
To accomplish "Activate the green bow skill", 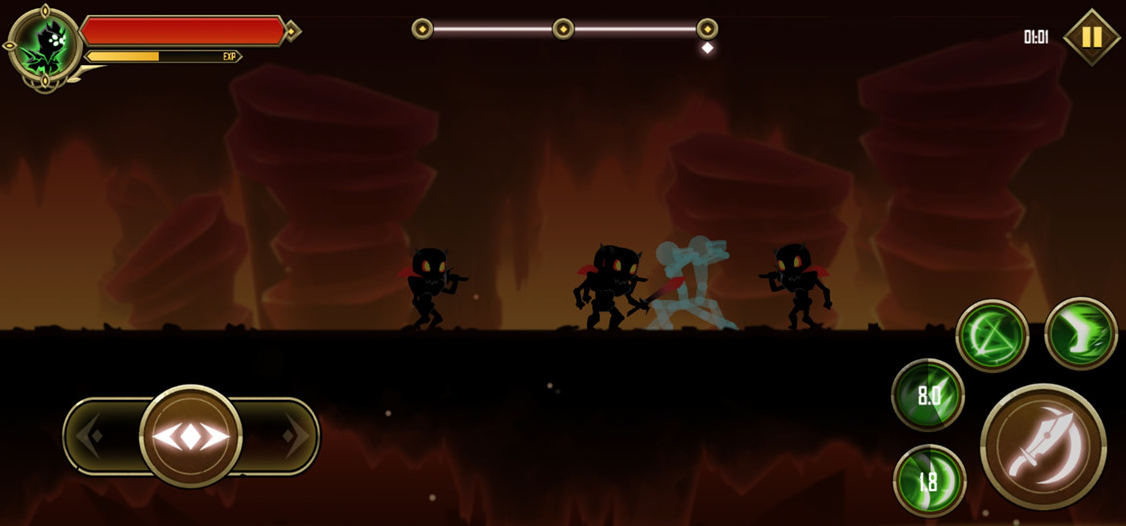I will [992, 336].
